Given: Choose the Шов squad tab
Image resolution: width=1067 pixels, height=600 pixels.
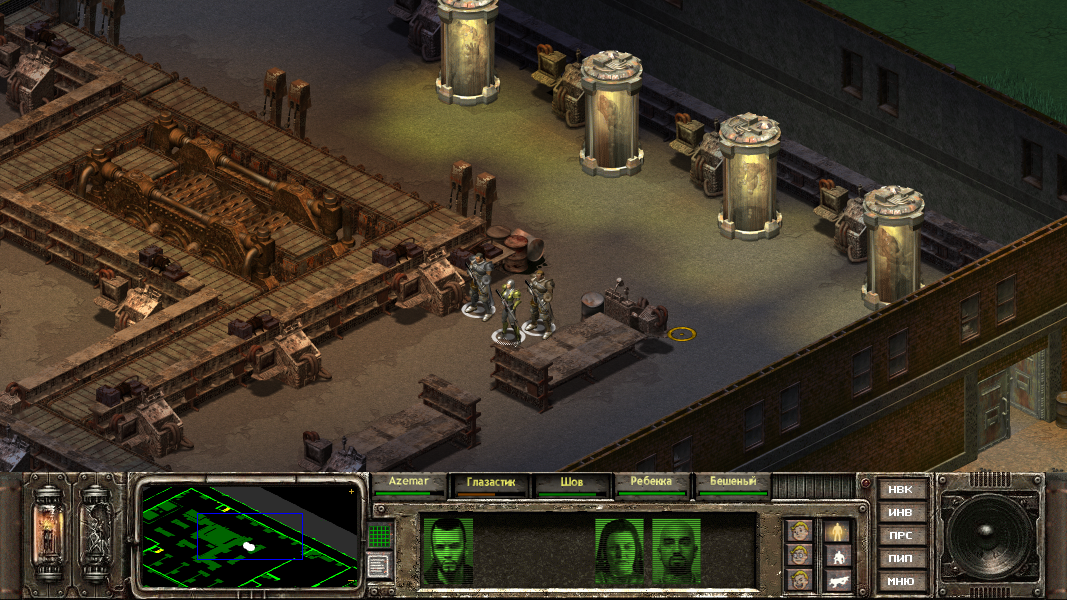Looking at the screenshot, I should click(x=572, y=484).
